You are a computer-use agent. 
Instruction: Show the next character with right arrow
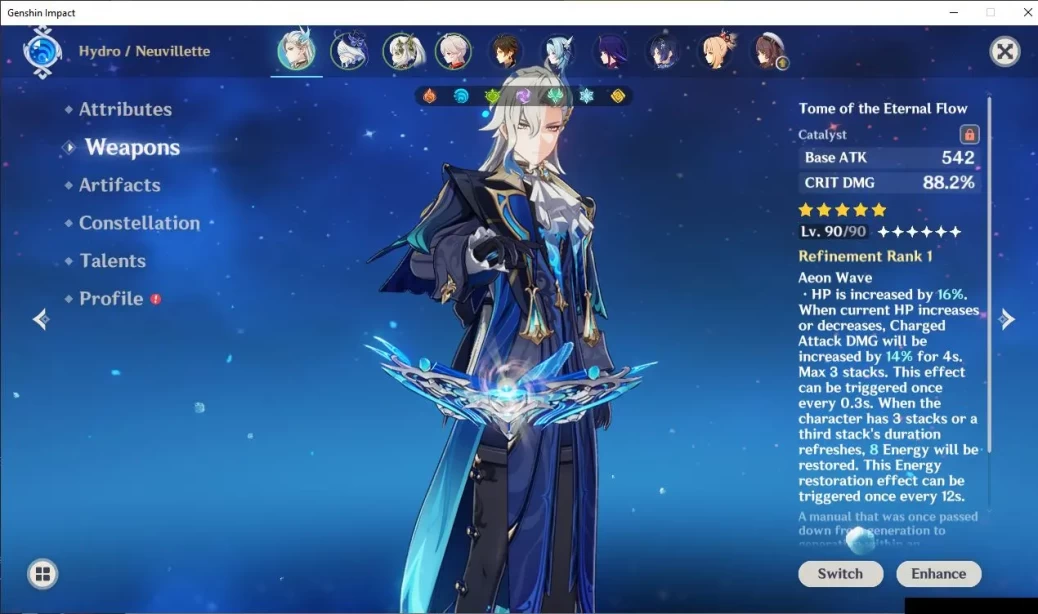pos(1007,319)
